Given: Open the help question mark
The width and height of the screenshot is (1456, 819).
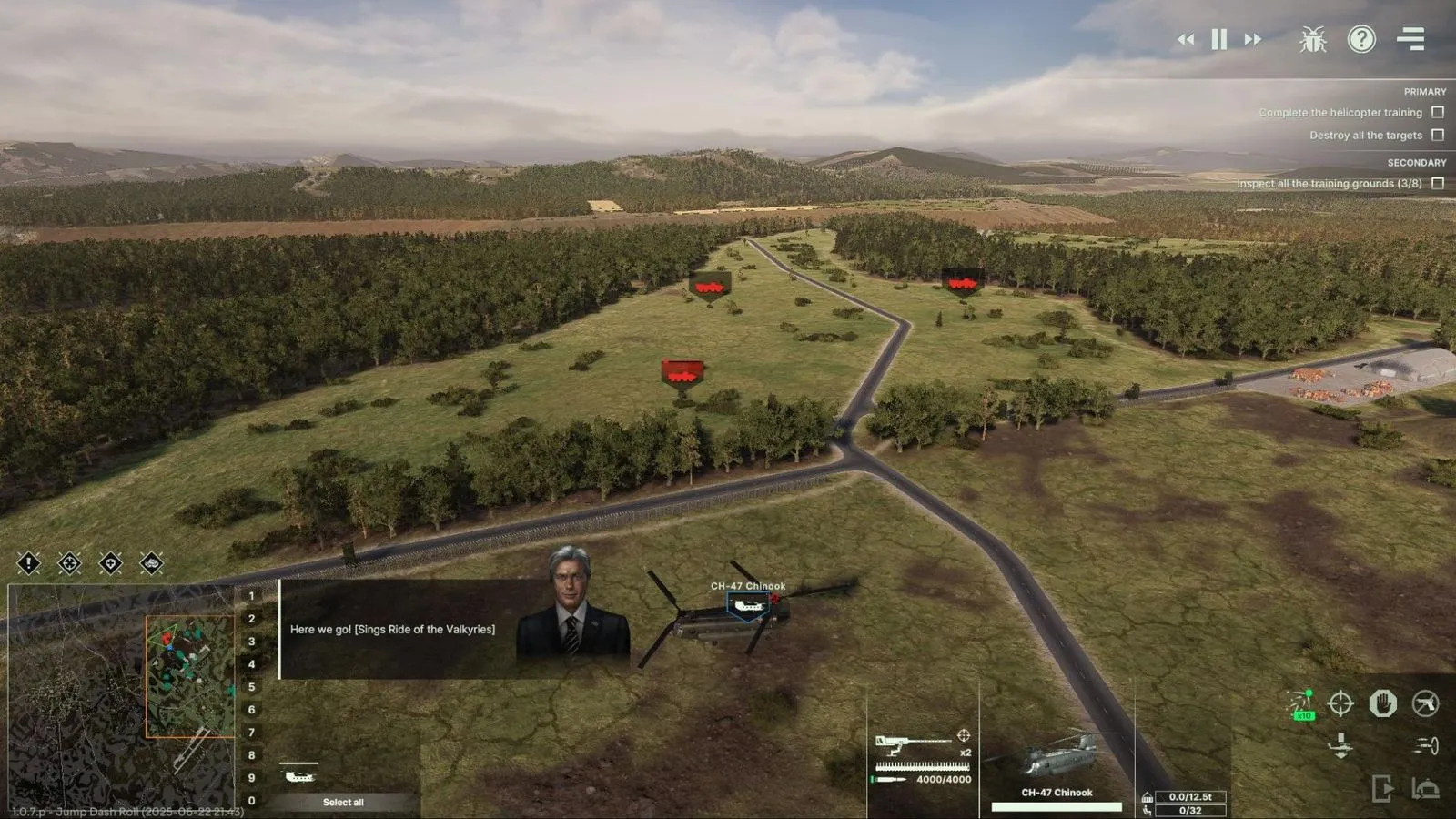Looking at the screenshot, I should tap(1361, 39).
